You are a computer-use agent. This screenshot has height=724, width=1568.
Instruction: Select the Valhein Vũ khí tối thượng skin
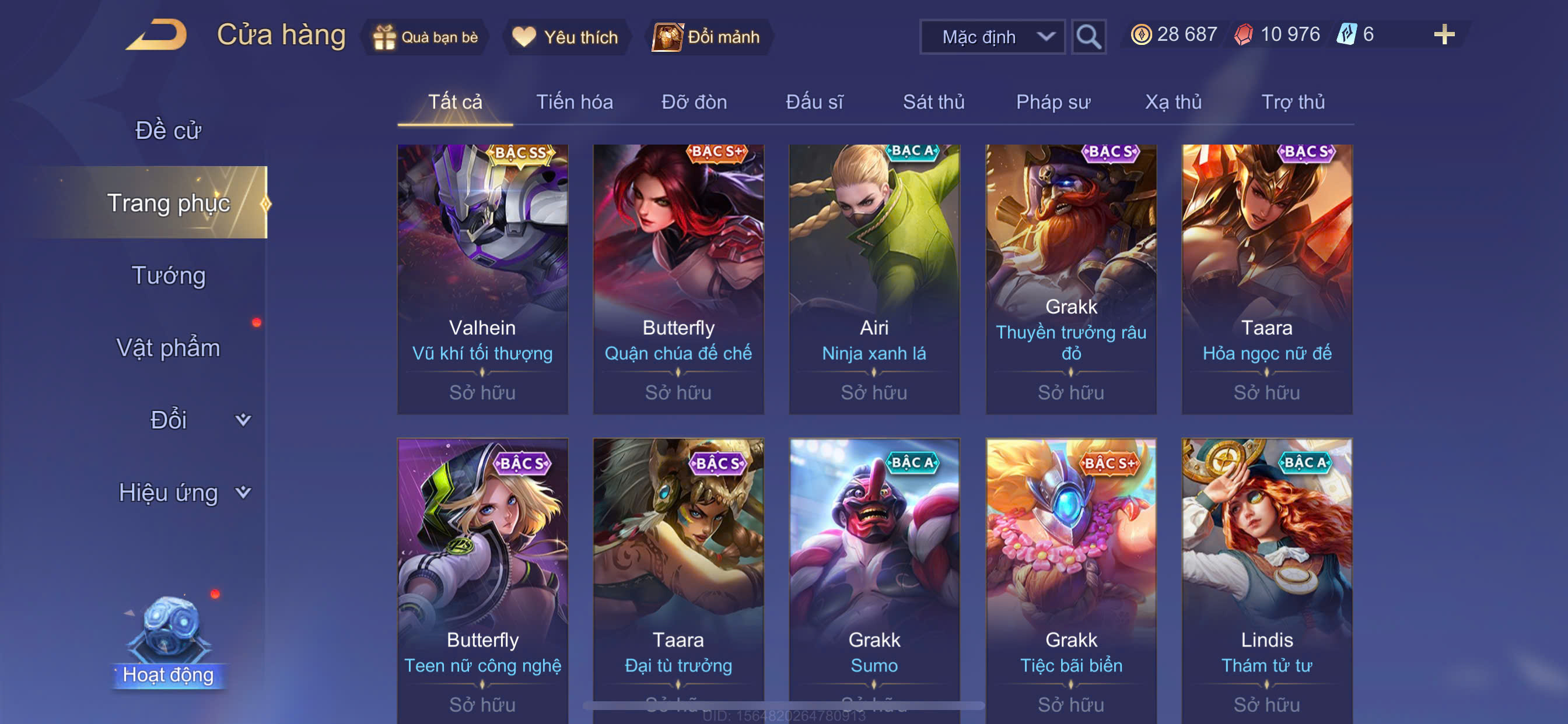click(482, 279)
